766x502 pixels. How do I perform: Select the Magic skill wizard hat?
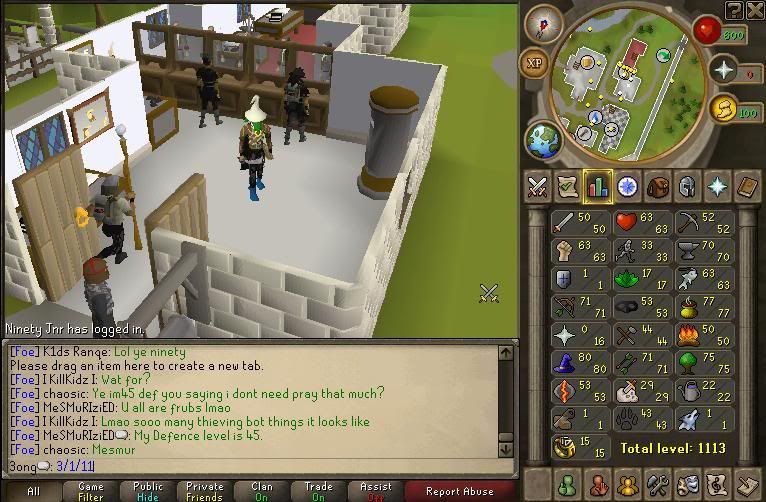pos(567,362)
